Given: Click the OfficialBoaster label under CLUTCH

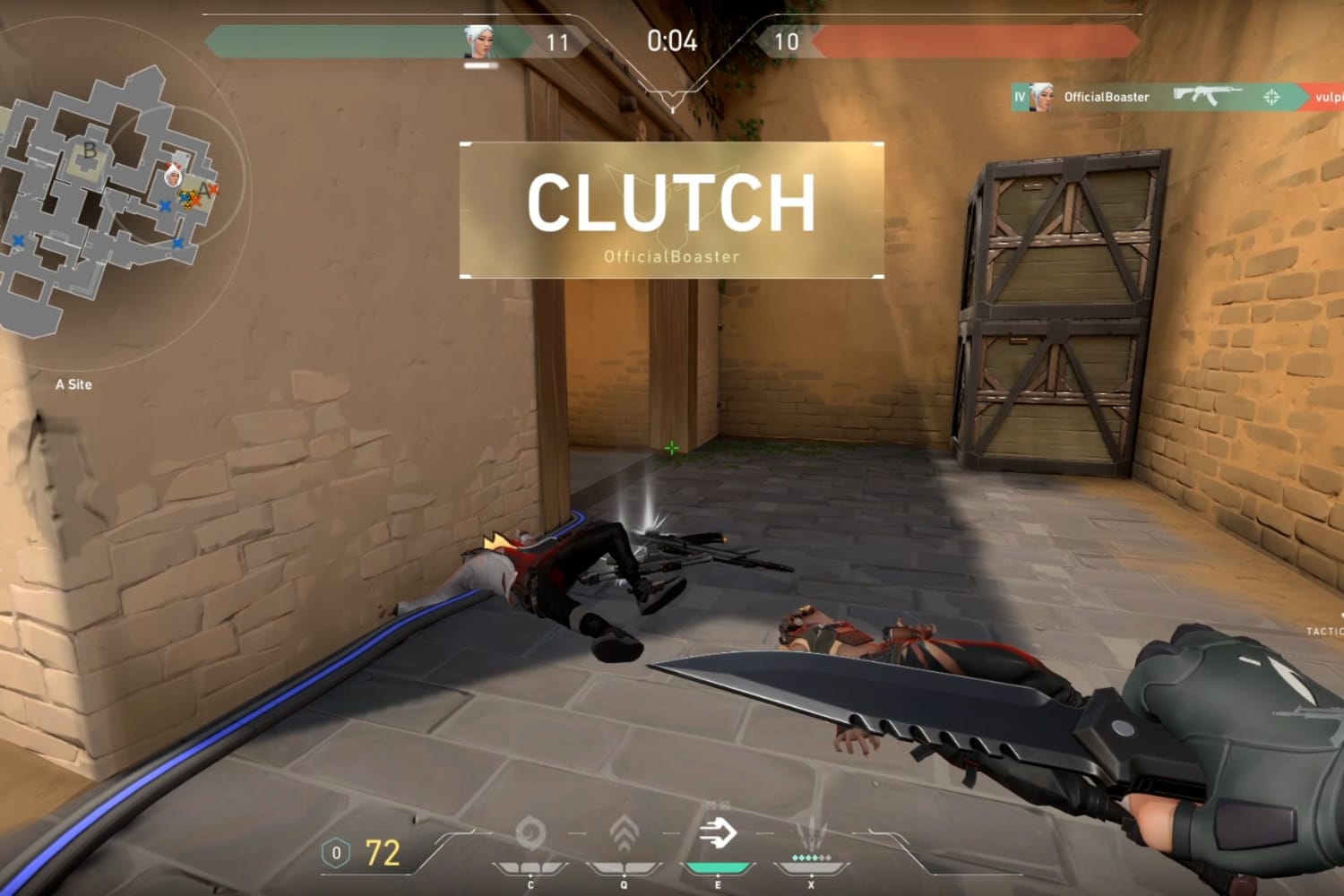Looking at the screenshot, I should [x=670, y=256].
